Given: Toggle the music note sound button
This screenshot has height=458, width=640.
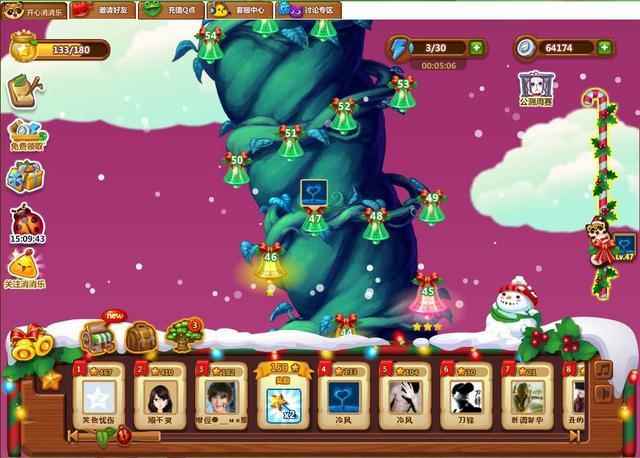Looking at the screenshot, I should pyautogui.click(x=602, y=369).
